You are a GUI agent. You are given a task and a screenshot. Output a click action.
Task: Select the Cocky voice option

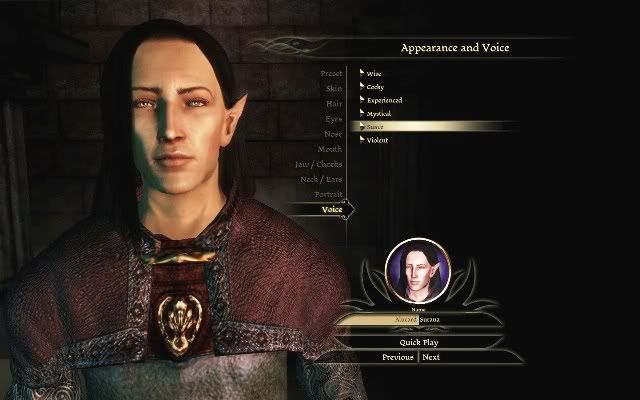(375, 87)
